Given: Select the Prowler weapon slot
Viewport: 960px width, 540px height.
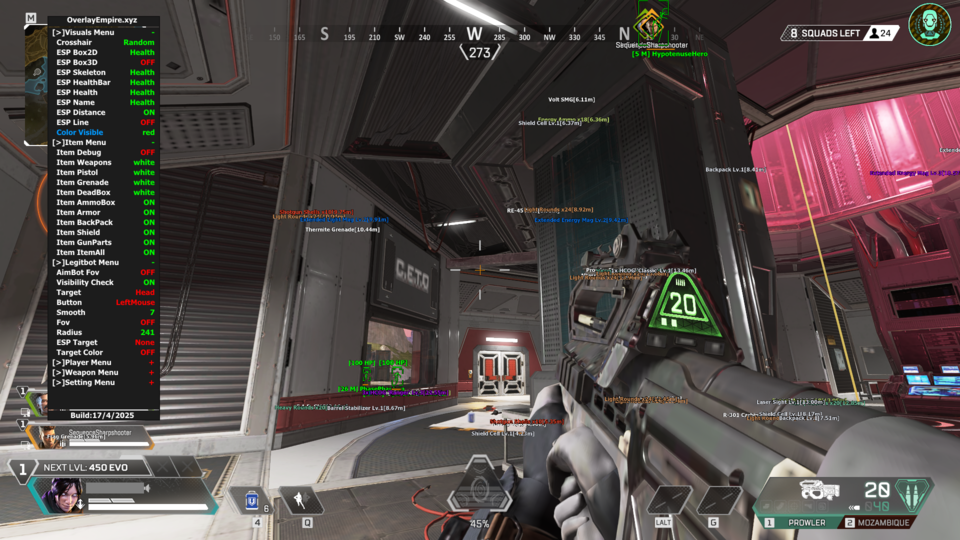Looking at the screenshot, I should pyautogui.click(x=799, y=522).
